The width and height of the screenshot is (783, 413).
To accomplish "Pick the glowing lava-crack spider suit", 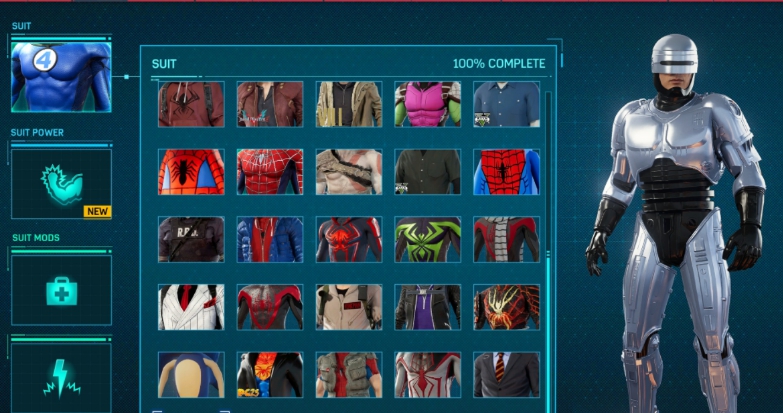I will pos(506,307).
